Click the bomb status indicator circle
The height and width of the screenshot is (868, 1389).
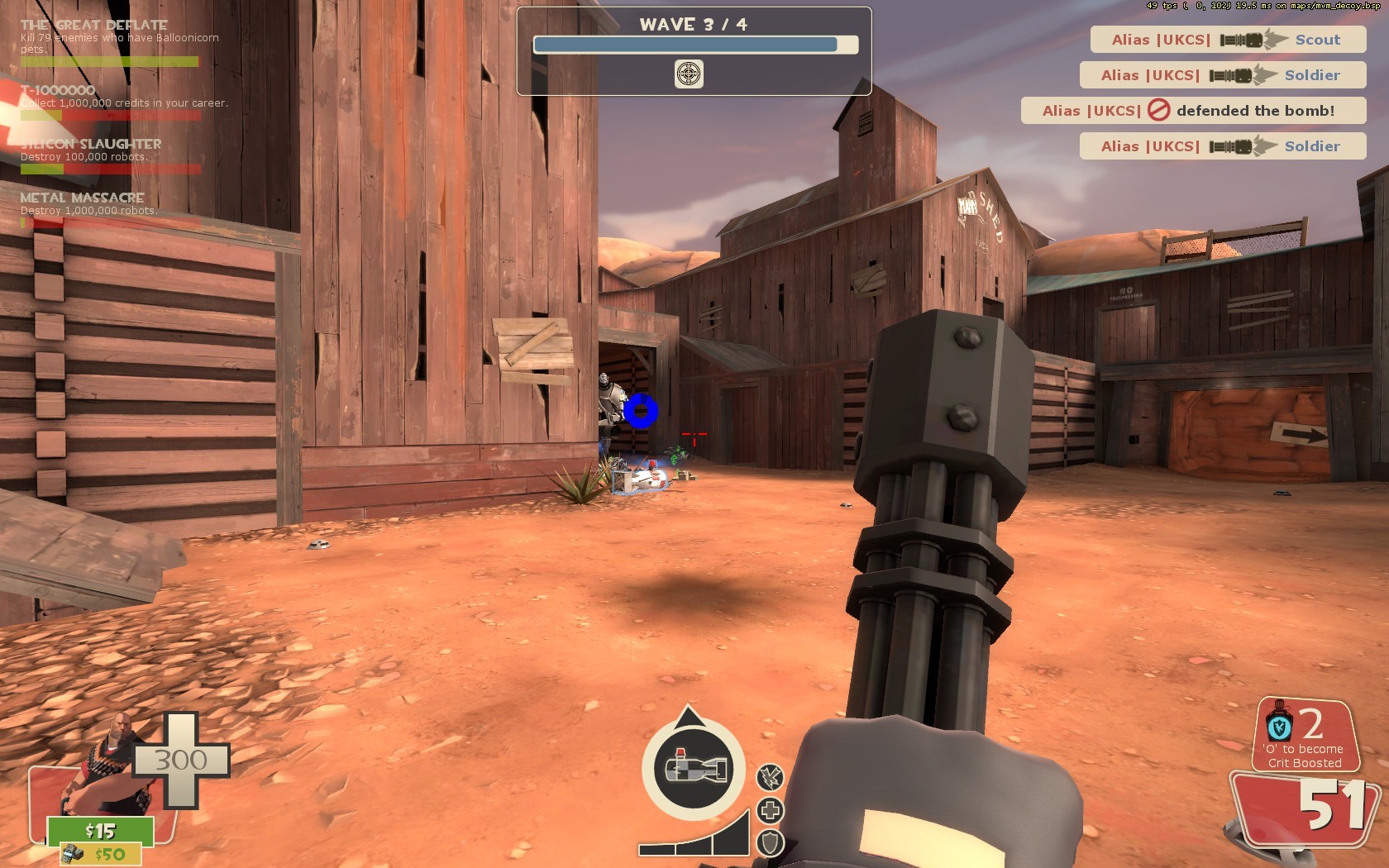coord(694,770)
